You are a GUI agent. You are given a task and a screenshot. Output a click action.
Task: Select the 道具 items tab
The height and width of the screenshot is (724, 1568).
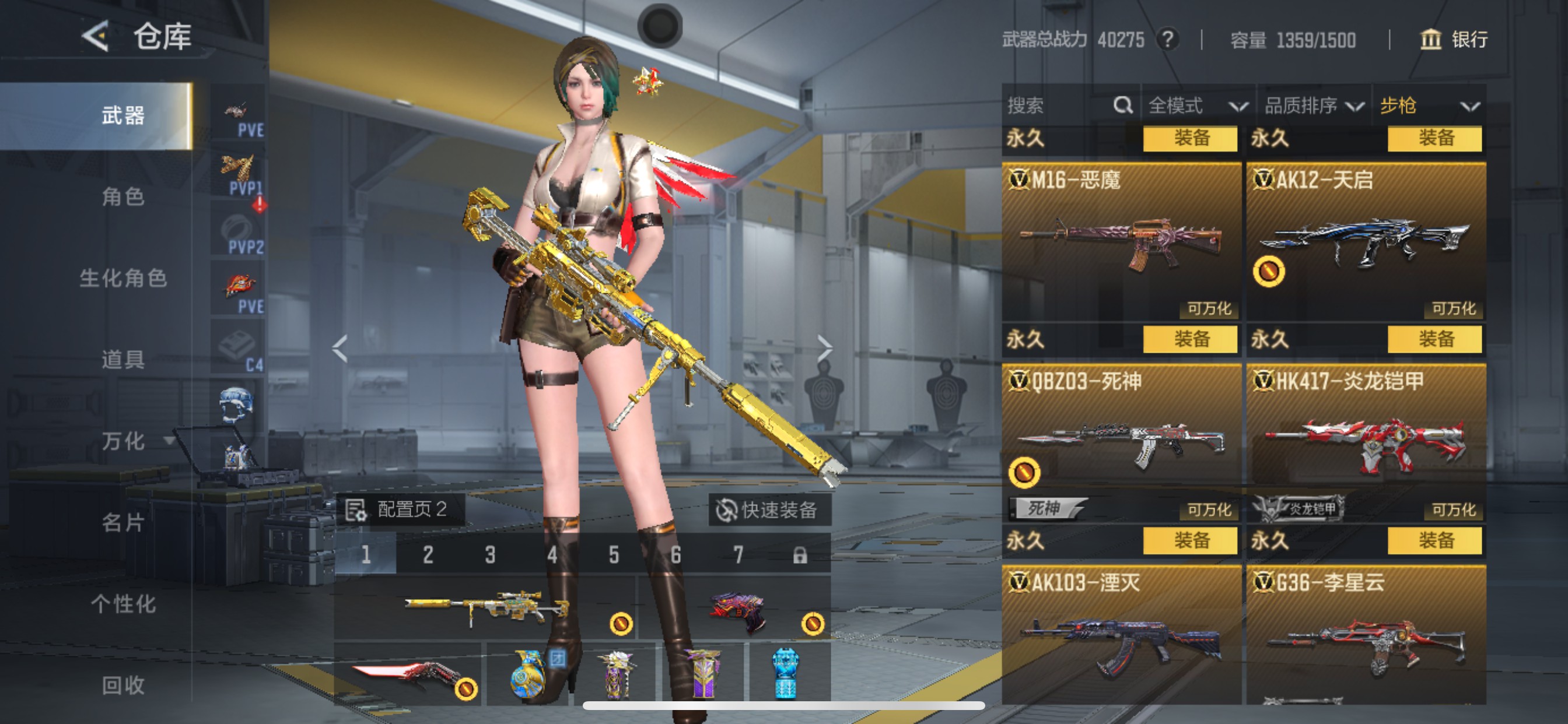tap(123, 360)
